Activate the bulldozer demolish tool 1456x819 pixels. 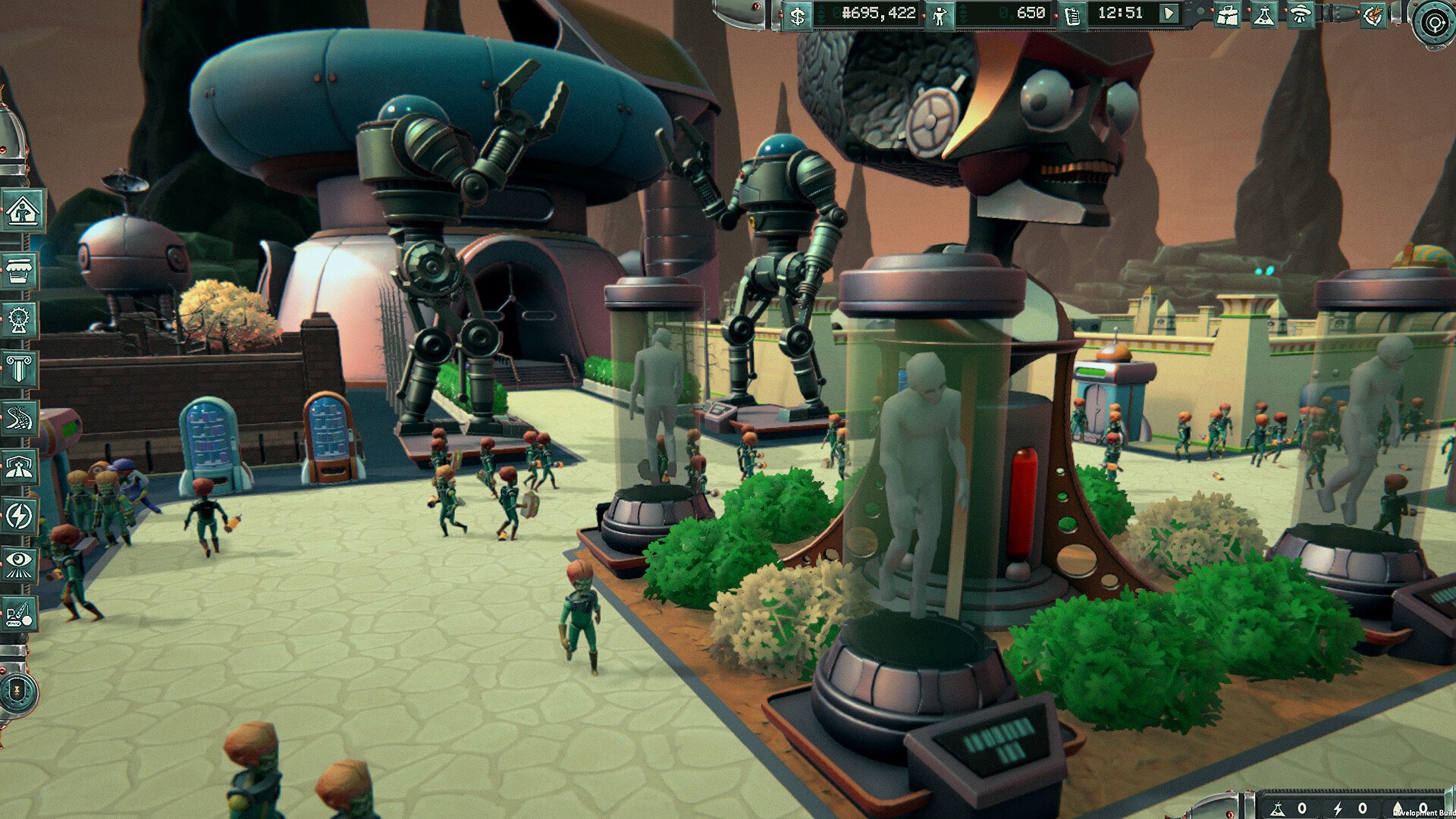(19, 613)
